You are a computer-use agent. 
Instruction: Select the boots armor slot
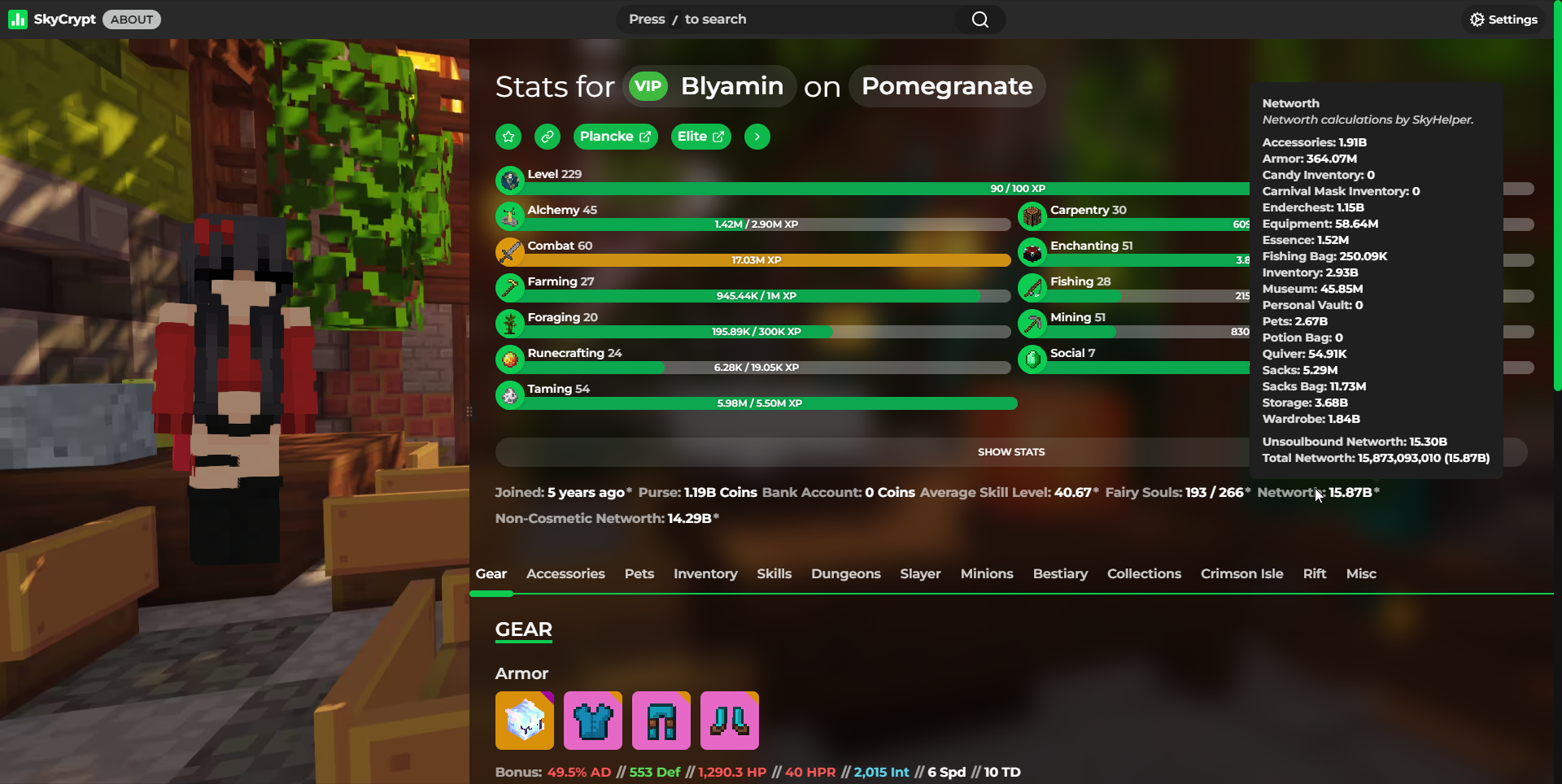click(x=730, y=721)
